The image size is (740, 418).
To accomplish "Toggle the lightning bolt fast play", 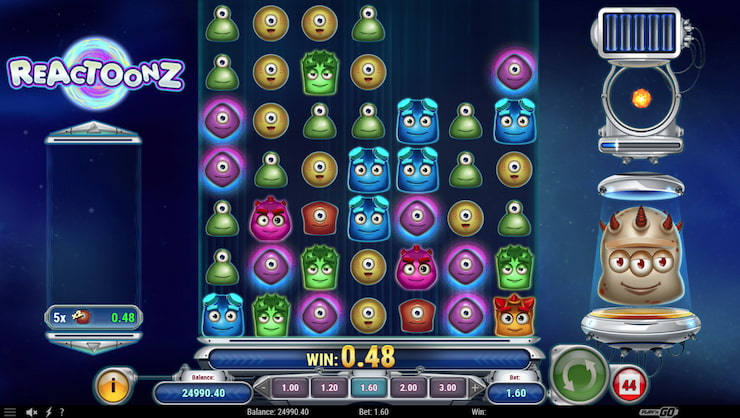I will pyautogui.click(x=48, y=411).
